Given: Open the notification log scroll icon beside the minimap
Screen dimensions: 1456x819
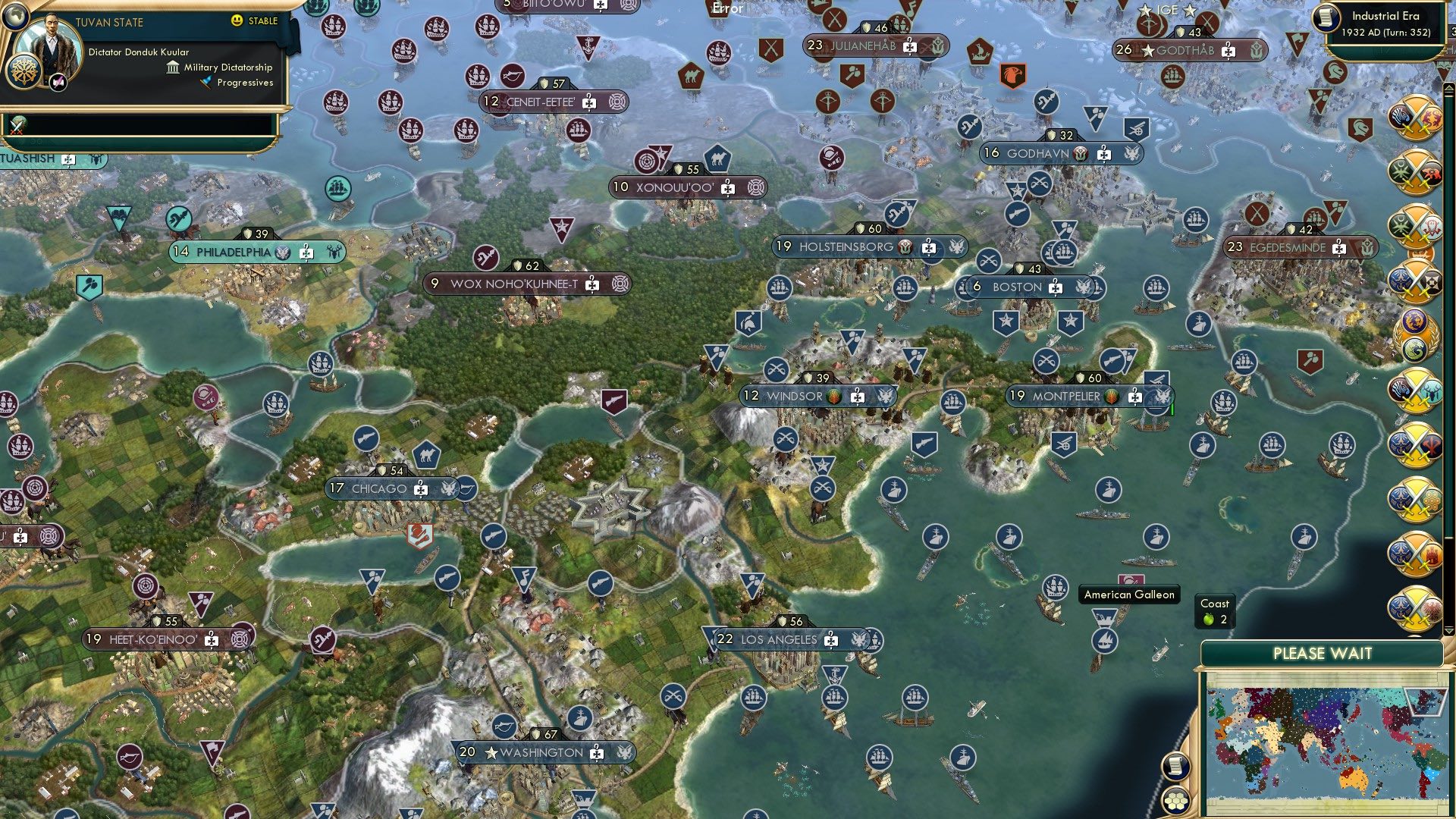Looking at the screenshot, I should pyautogui.click(x=1175, y=767).
